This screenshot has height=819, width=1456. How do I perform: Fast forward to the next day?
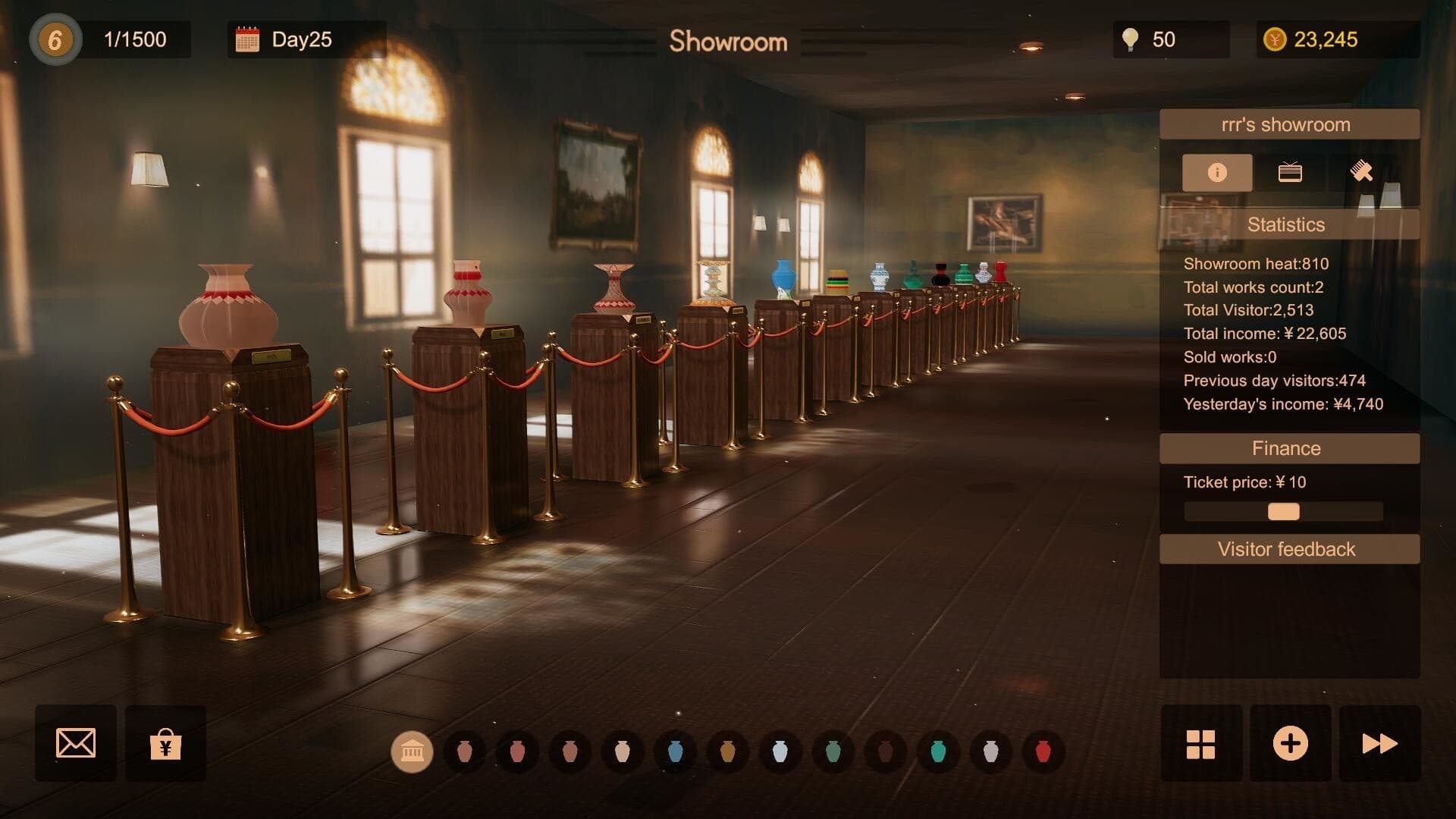point(1379,744)
